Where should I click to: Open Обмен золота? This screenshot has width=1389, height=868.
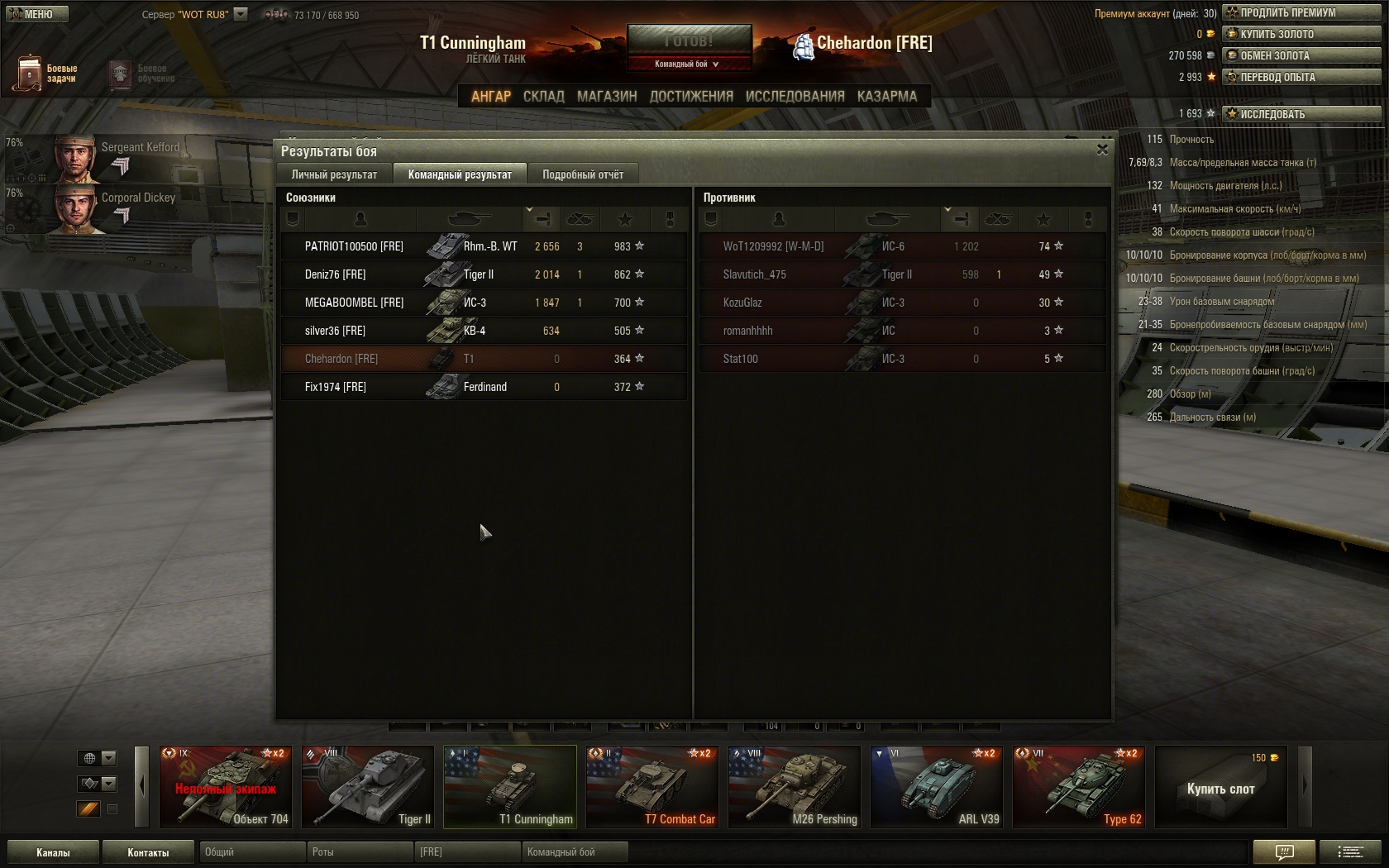coord(1301,55)
